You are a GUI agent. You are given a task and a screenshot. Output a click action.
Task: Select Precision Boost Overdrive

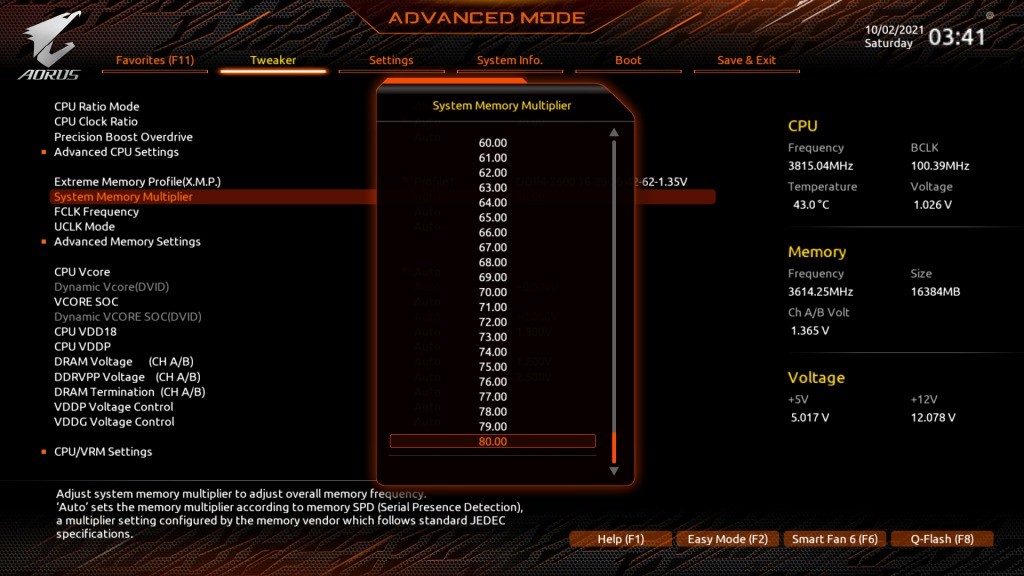[123, 137]
